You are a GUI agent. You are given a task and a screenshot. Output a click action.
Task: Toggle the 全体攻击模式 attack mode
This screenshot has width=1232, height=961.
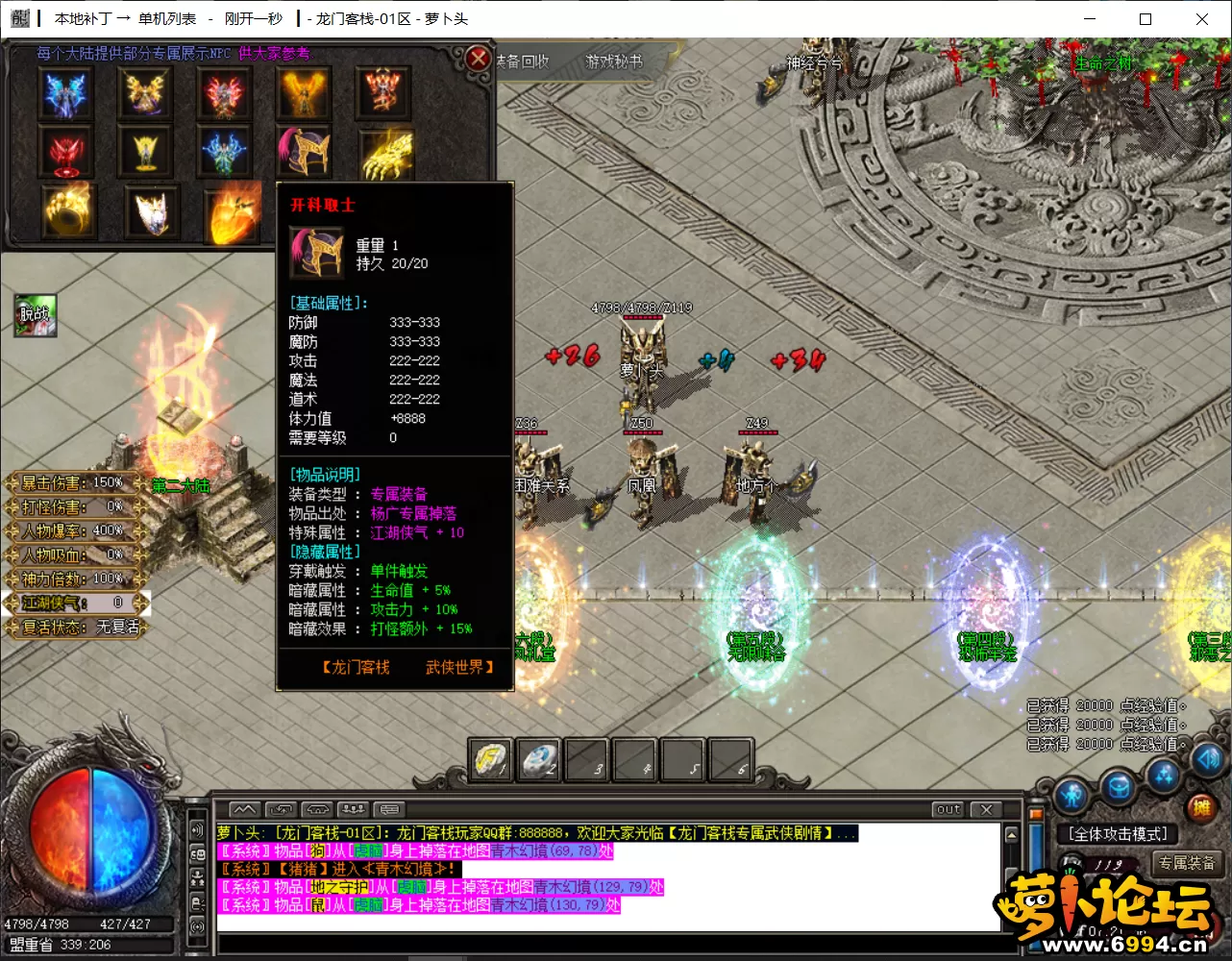[x=1118, y=834]
